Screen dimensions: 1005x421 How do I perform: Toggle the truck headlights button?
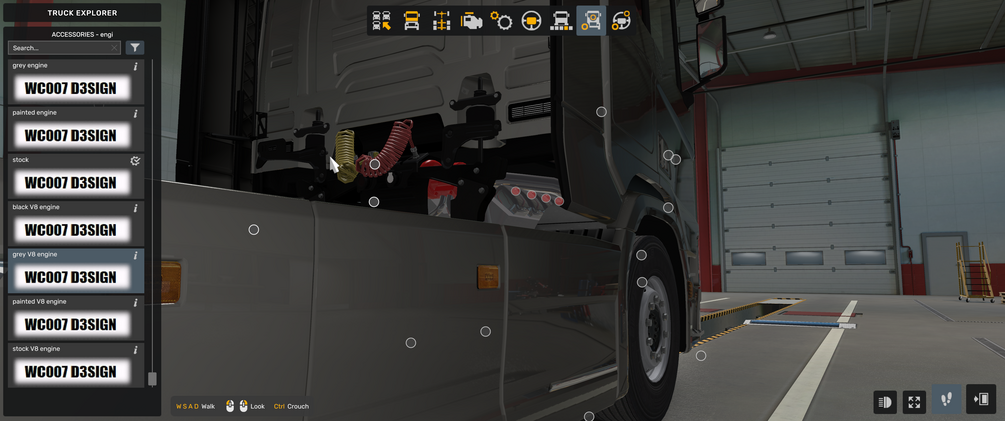click(x=885, y=402)
